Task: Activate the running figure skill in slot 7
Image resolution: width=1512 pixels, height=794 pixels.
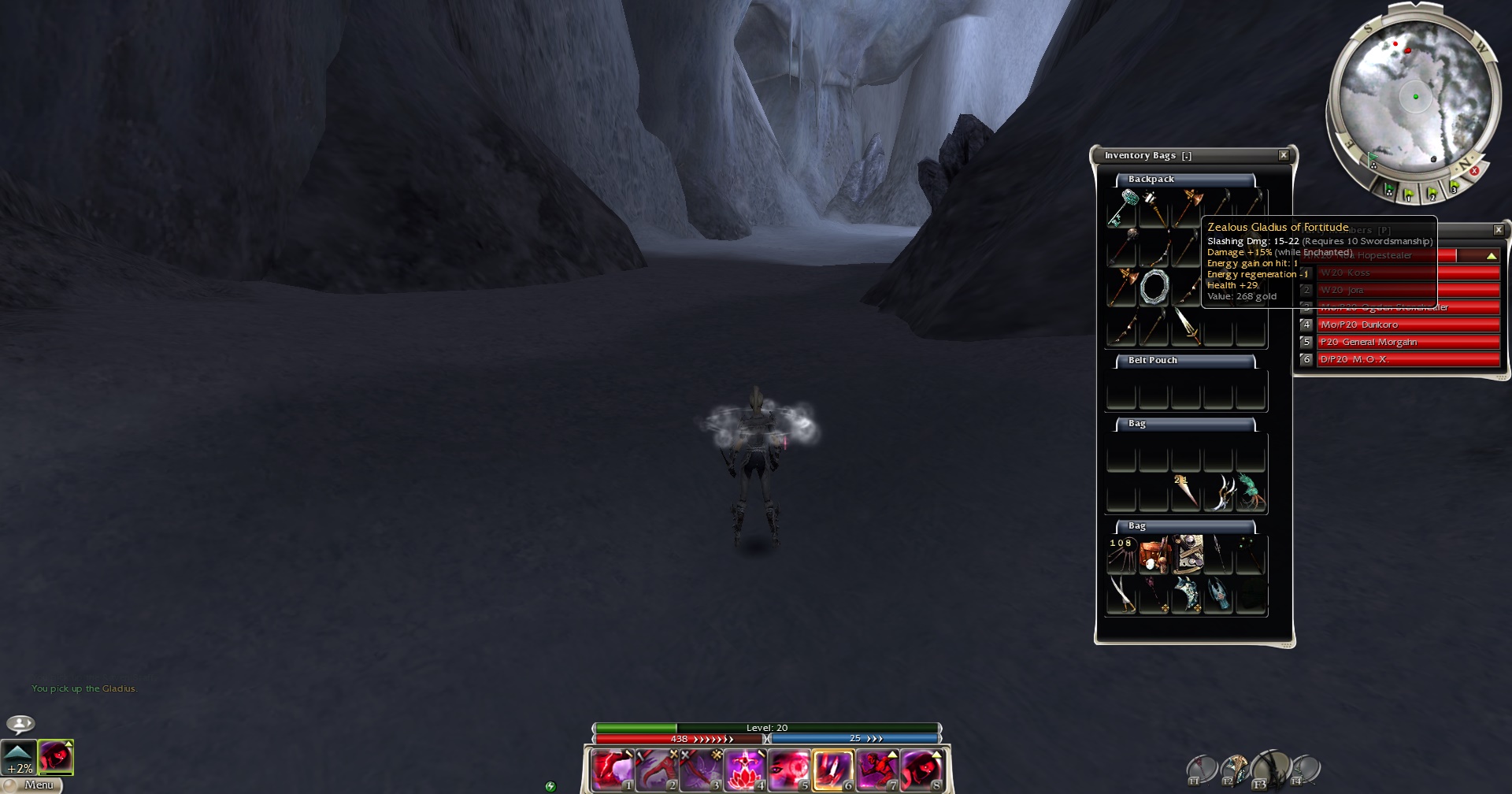Action: (x=877, y=770)
